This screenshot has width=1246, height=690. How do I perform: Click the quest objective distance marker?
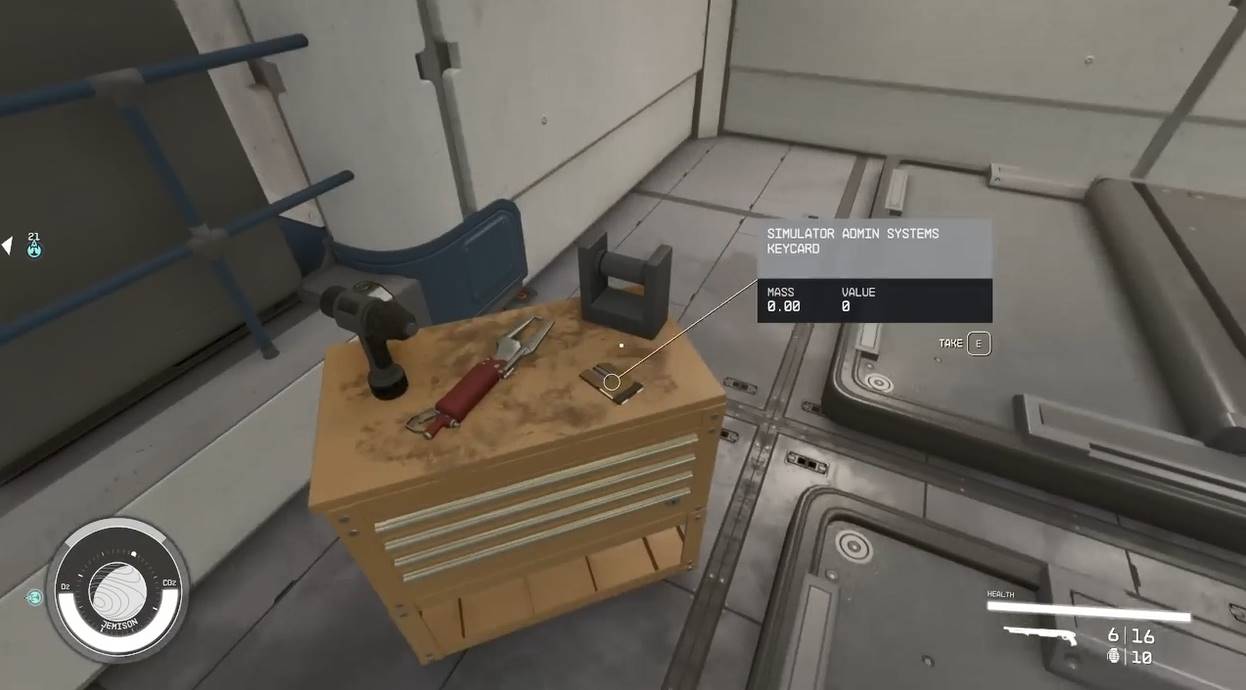[34, 246]
